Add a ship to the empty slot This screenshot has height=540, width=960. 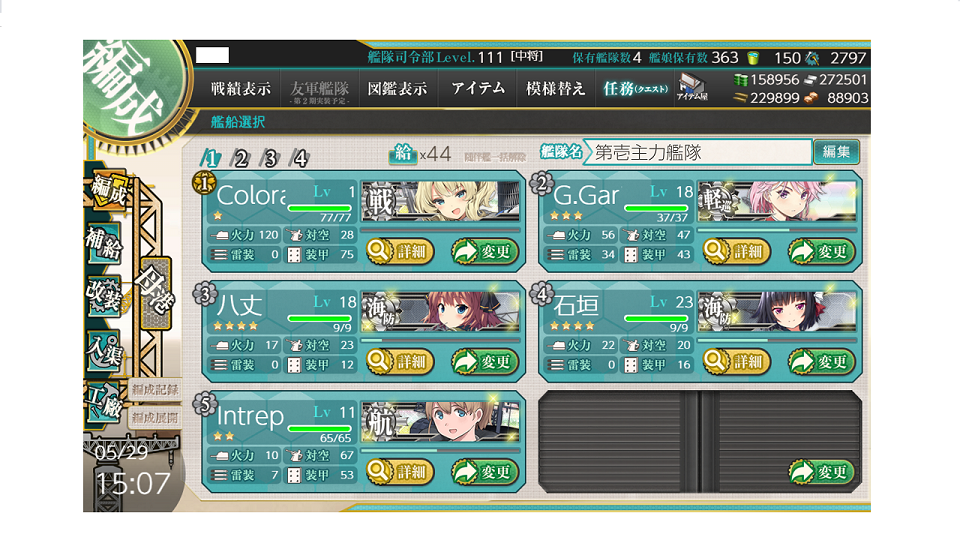pyautogui.click(x=822, y=471)
